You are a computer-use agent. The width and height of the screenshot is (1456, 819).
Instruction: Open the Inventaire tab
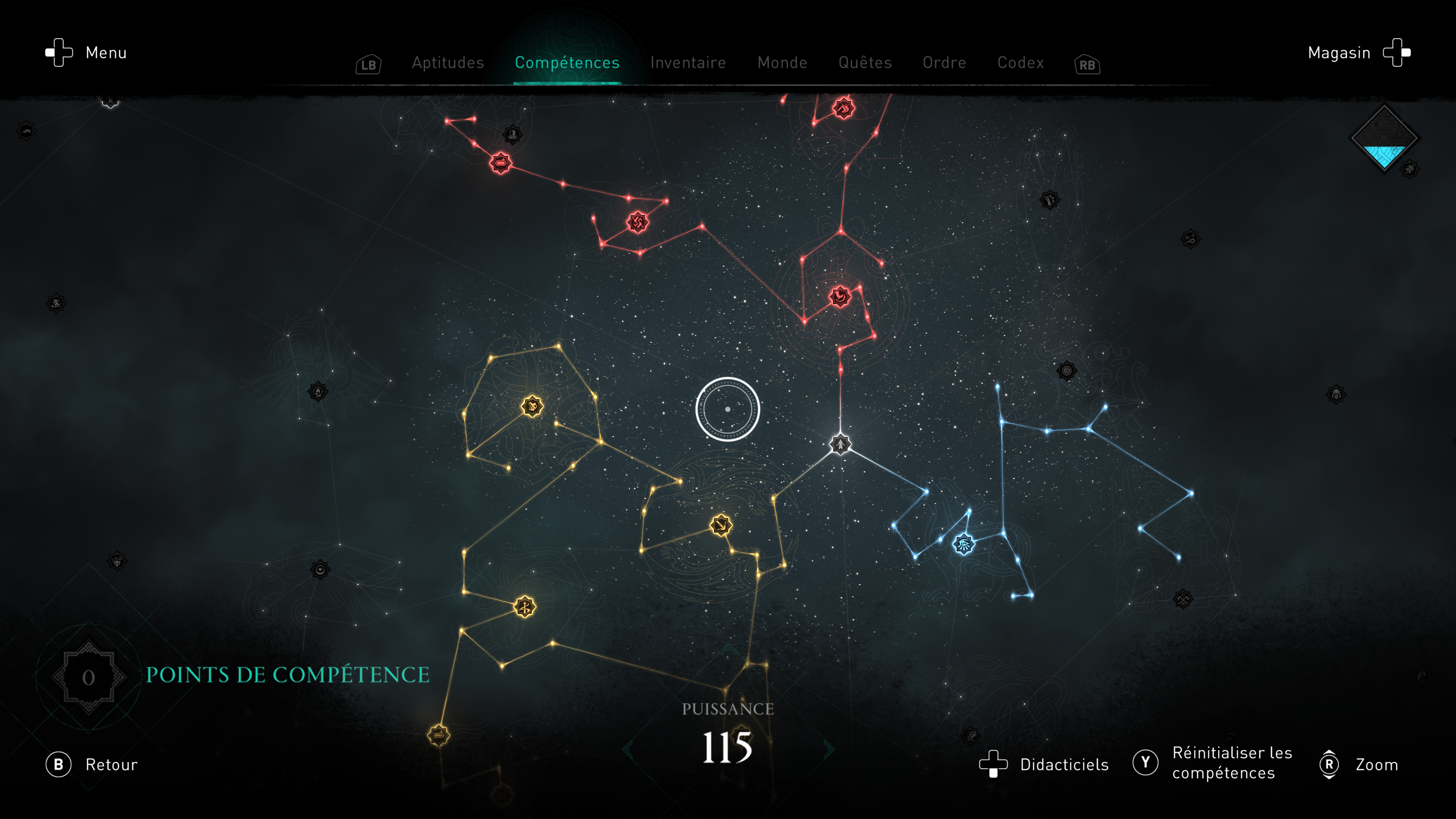click(688, 63)
